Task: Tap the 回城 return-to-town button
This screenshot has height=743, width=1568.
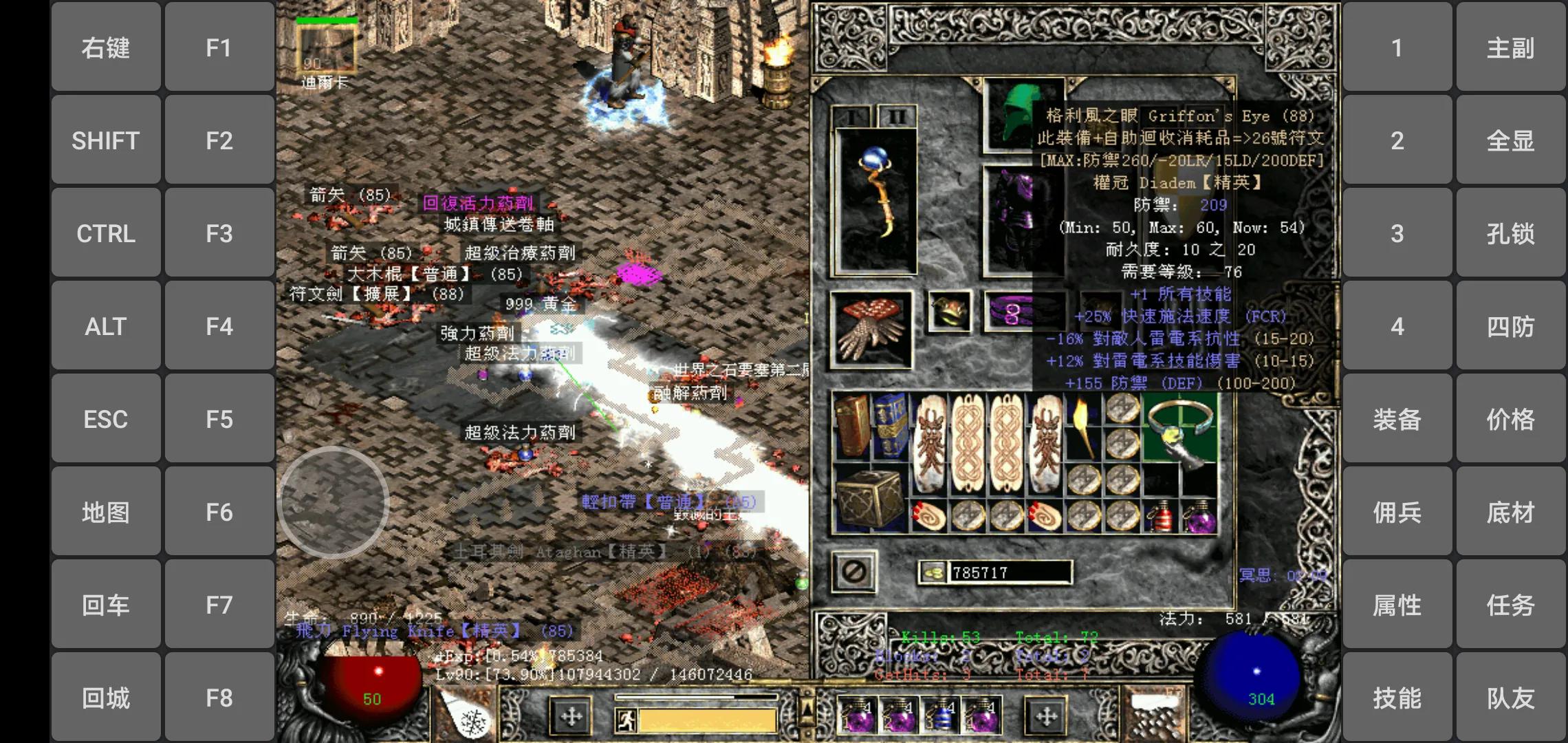Action: (106, 698)
